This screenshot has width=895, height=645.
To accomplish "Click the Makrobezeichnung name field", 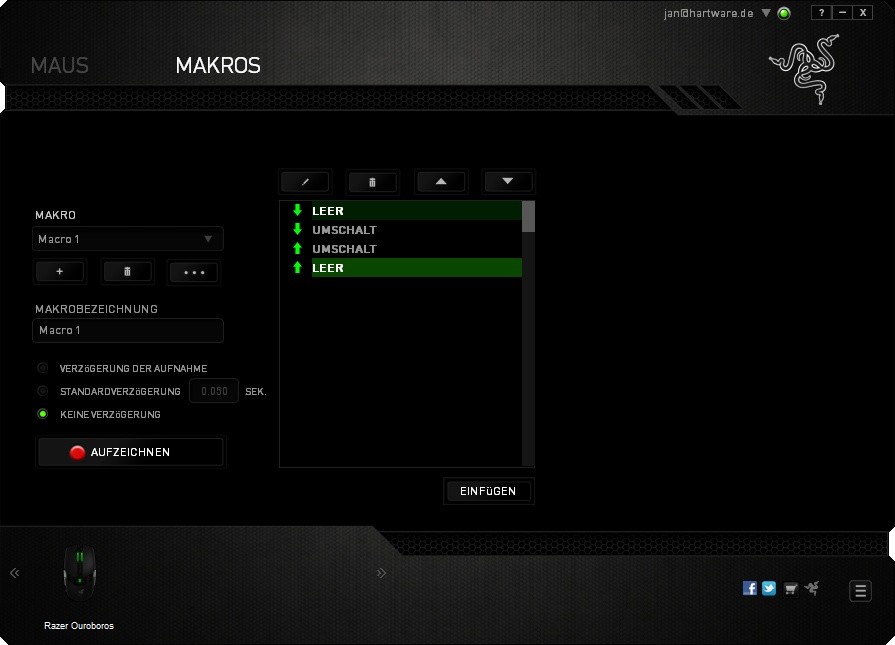I will (127, 330).
